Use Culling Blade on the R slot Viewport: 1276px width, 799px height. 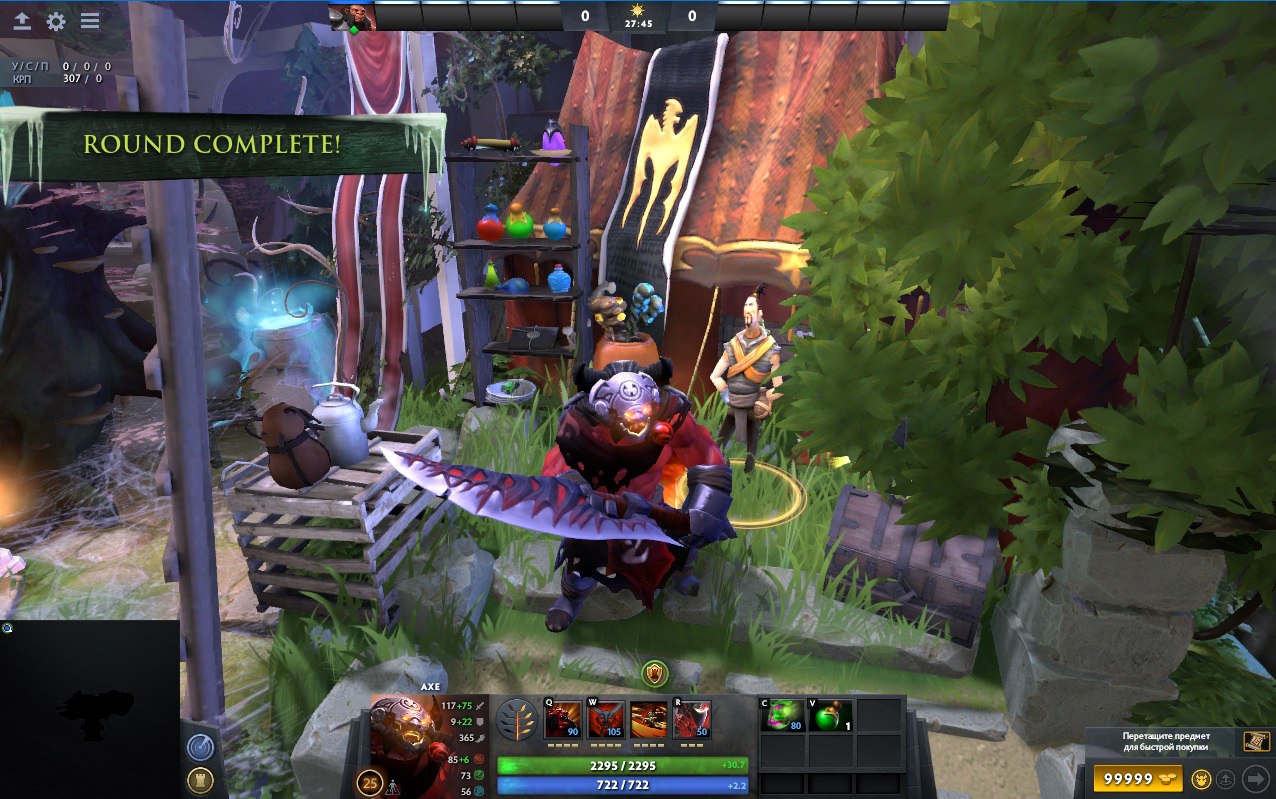pyautogui.click(x=692, y=720)
